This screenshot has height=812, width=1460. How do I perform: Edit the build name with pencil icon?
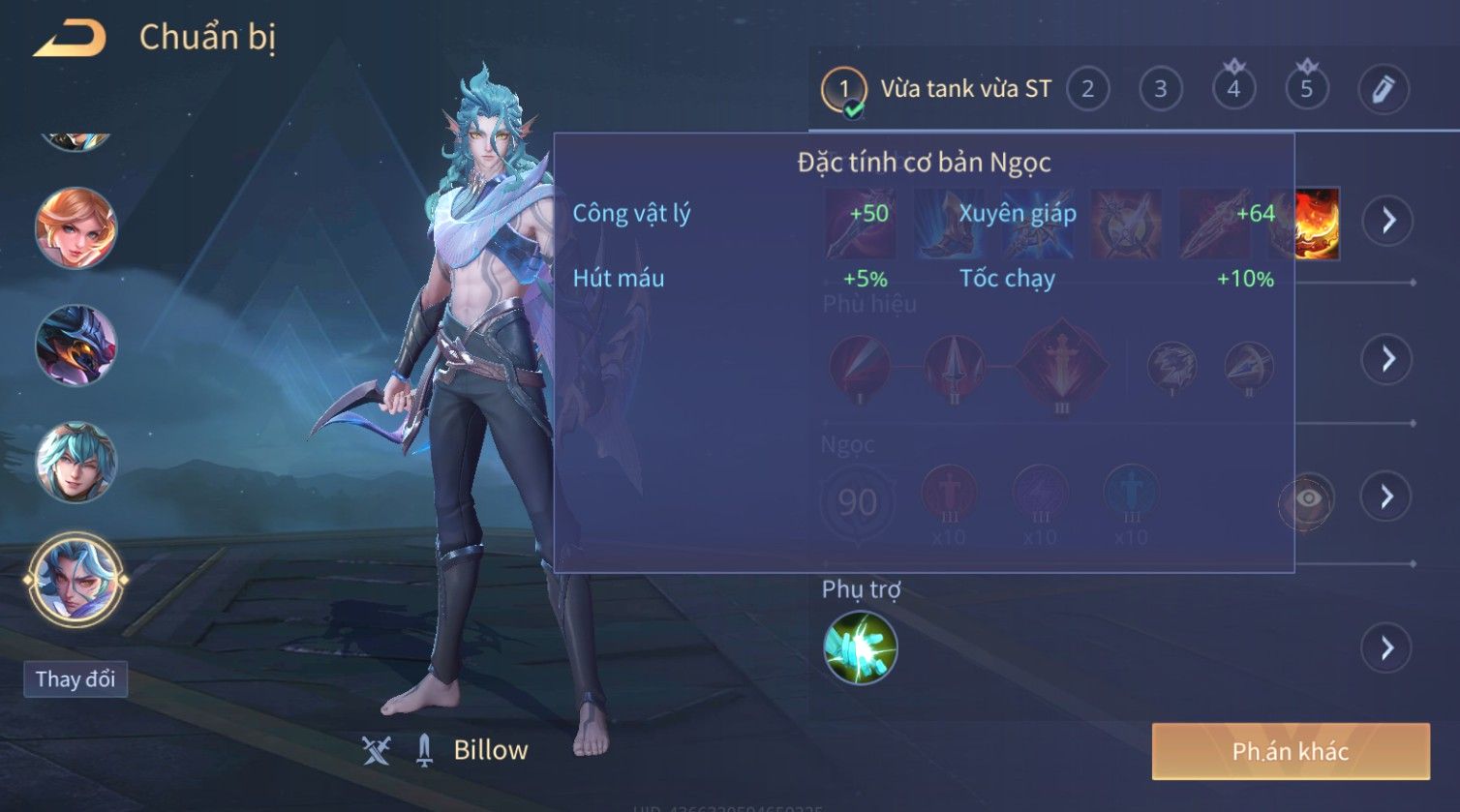point(1383,90)
